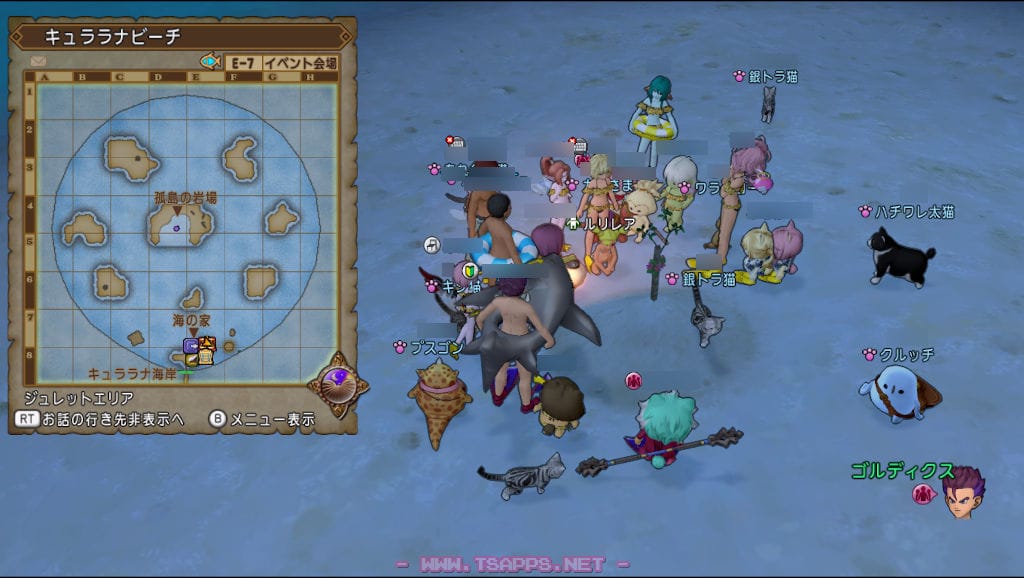Select party member ゴルディクス portrait
The image size is (1024, 578).
coord(962,493)
